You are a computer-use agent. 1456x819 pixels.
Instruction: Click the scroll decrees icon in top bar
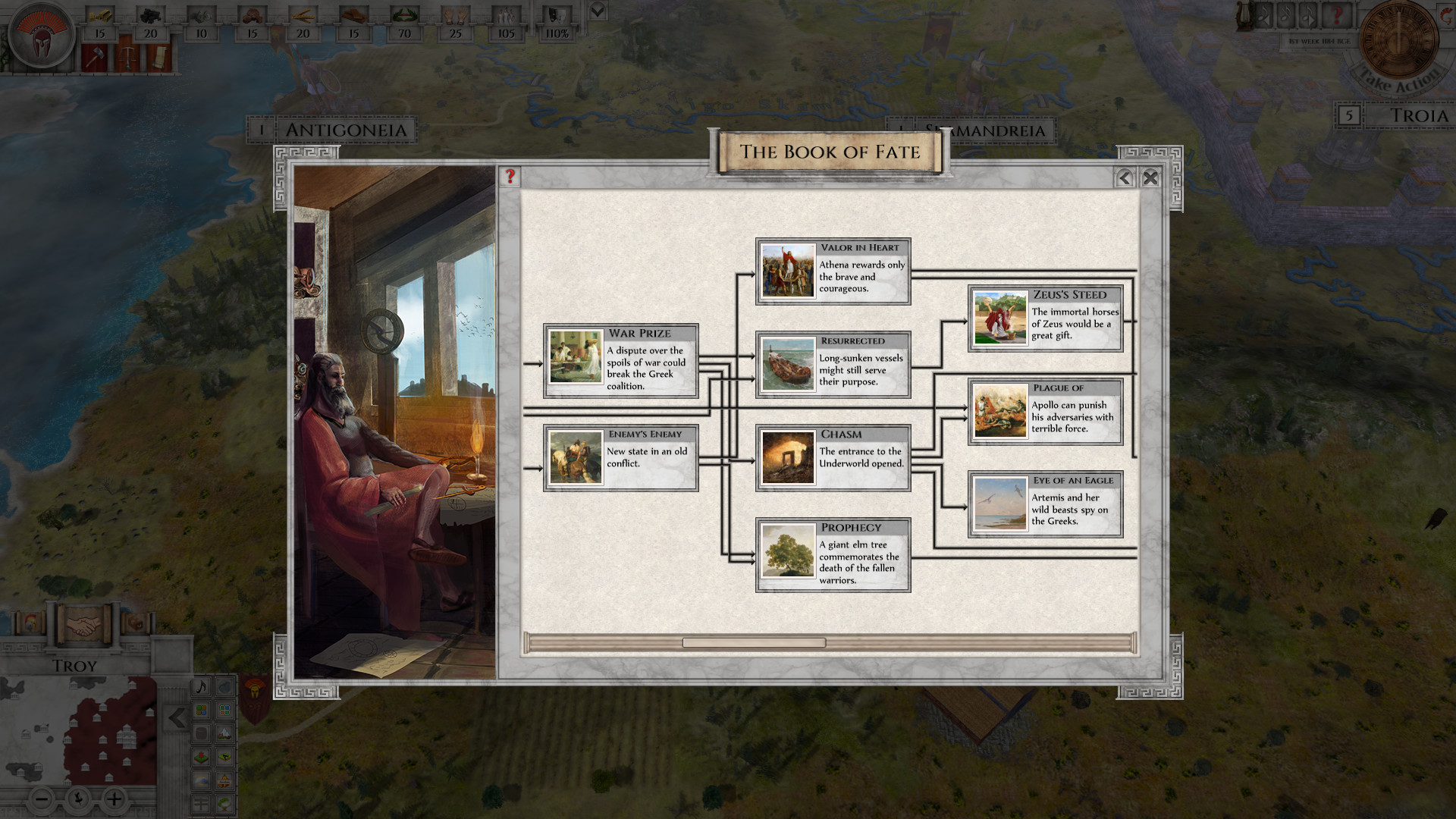(159, 58)
